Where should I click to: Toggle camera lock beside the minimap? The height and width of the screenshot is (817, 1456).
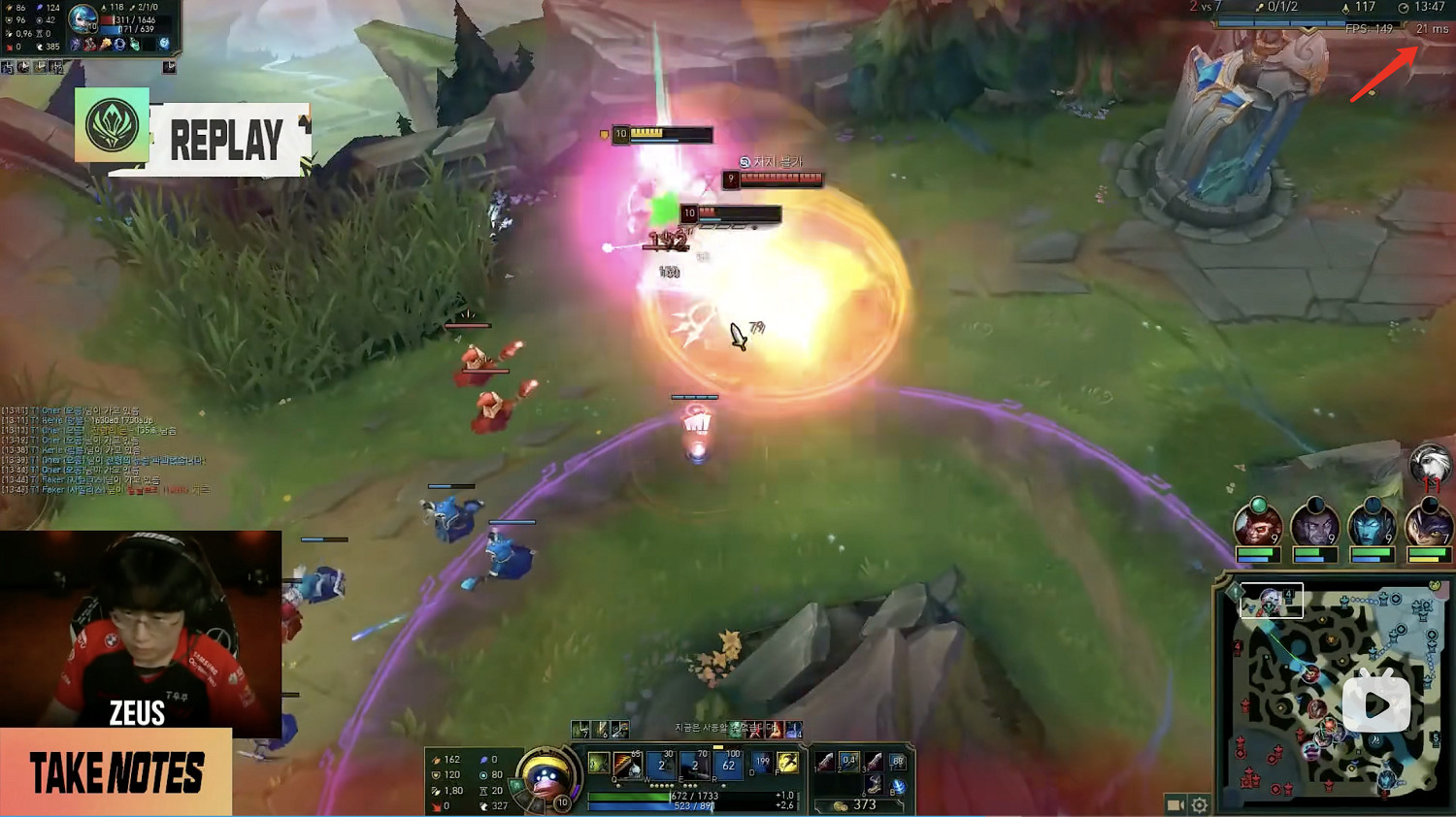[1175, 805]
